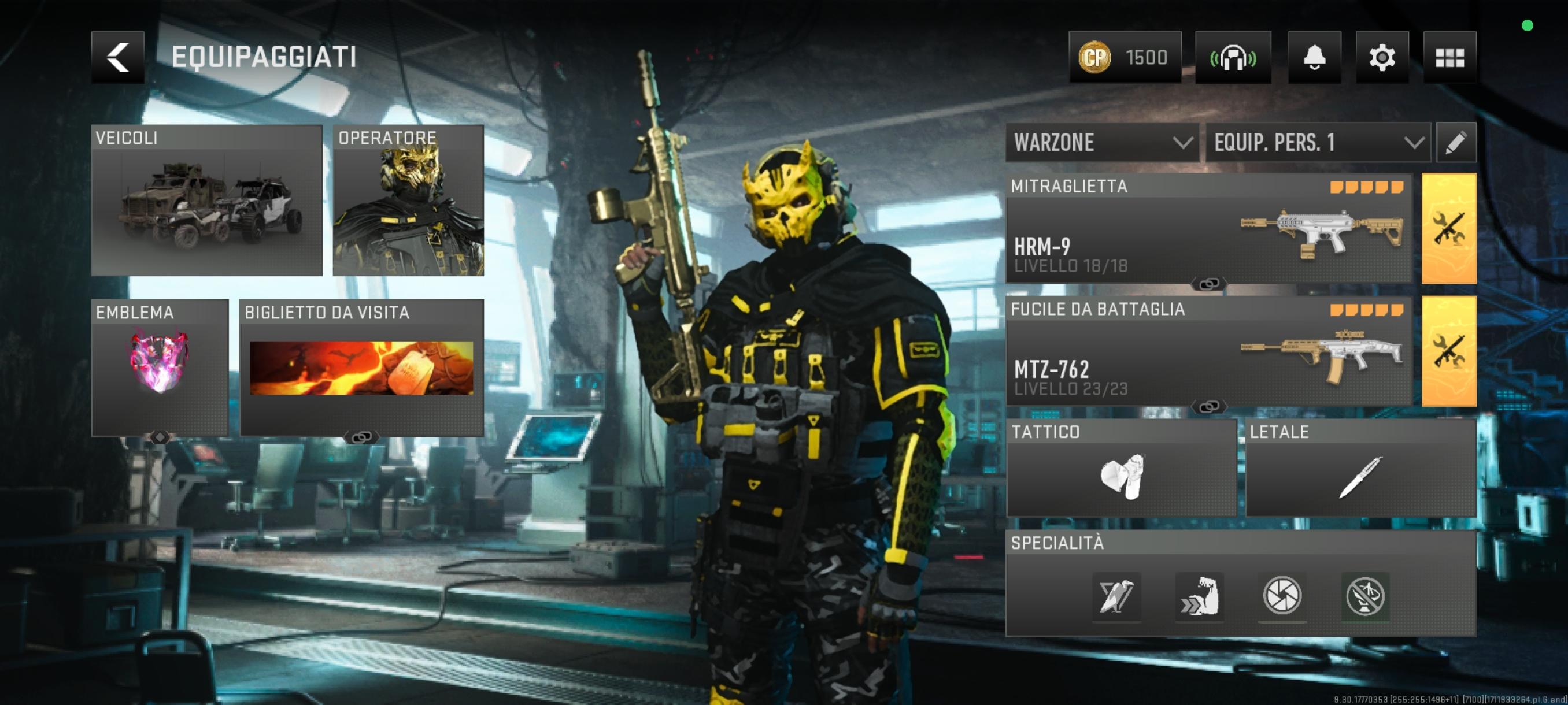Viewport: 1568px width, 705px height.
Task: Expand the Equip. Pers. 1 loadout dropdown
Action: coord(1318,142)
